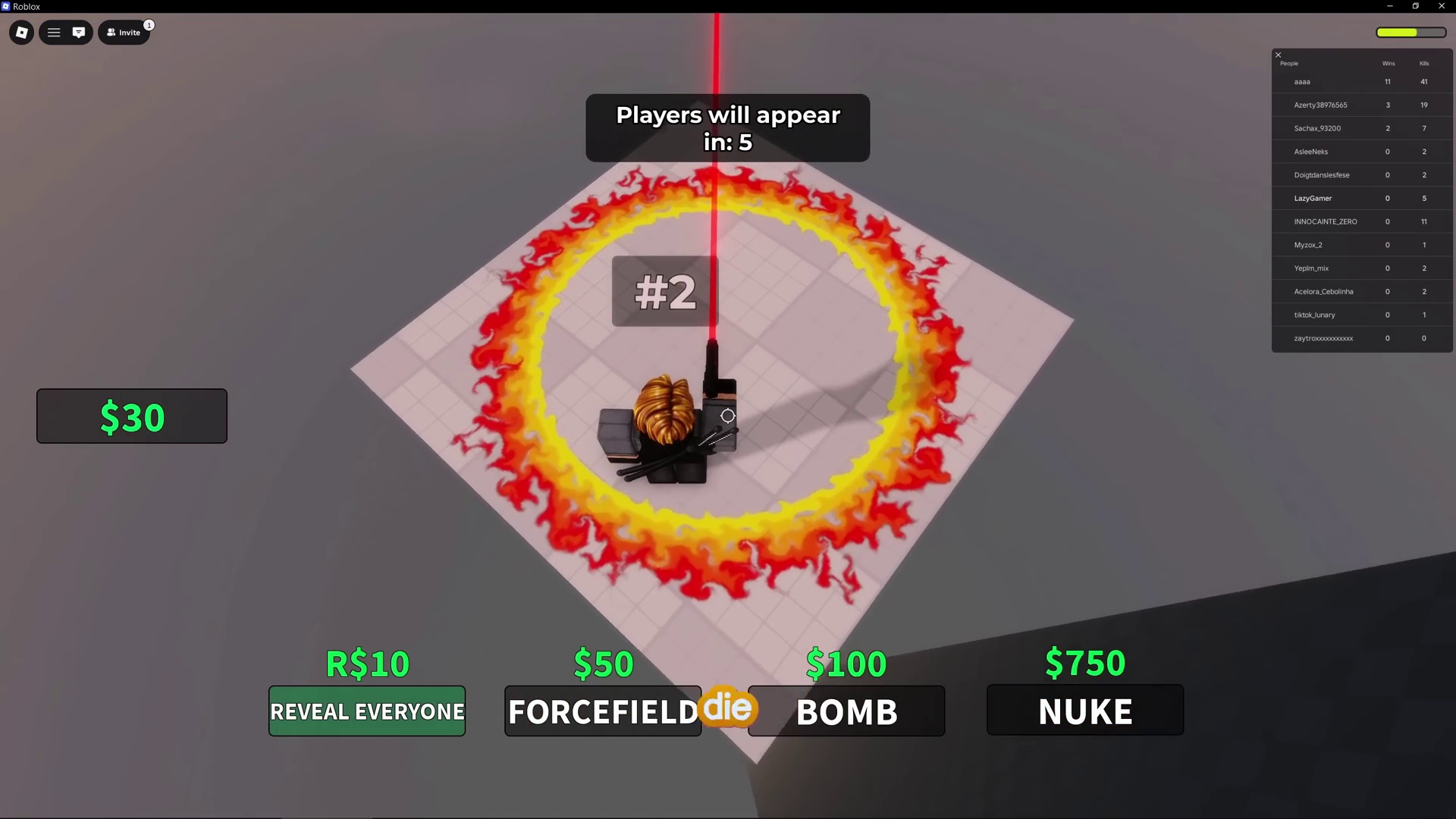Click the Kills column header

pyautogui.click(x=1423, y=64)
